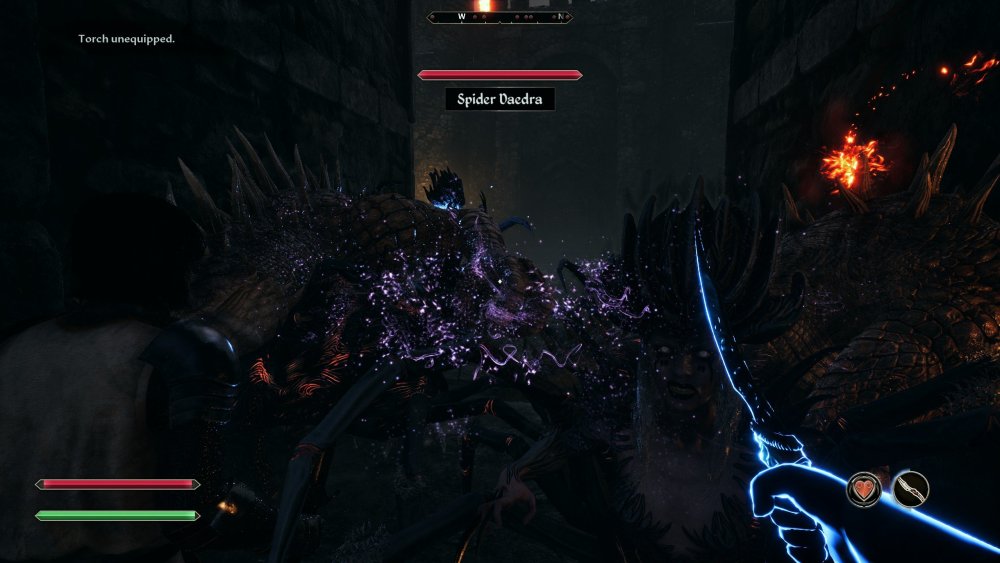The height and width of the screenshot is (563, 1000).
Task: Click the compass bar
Action: click(x=499, y=16)
